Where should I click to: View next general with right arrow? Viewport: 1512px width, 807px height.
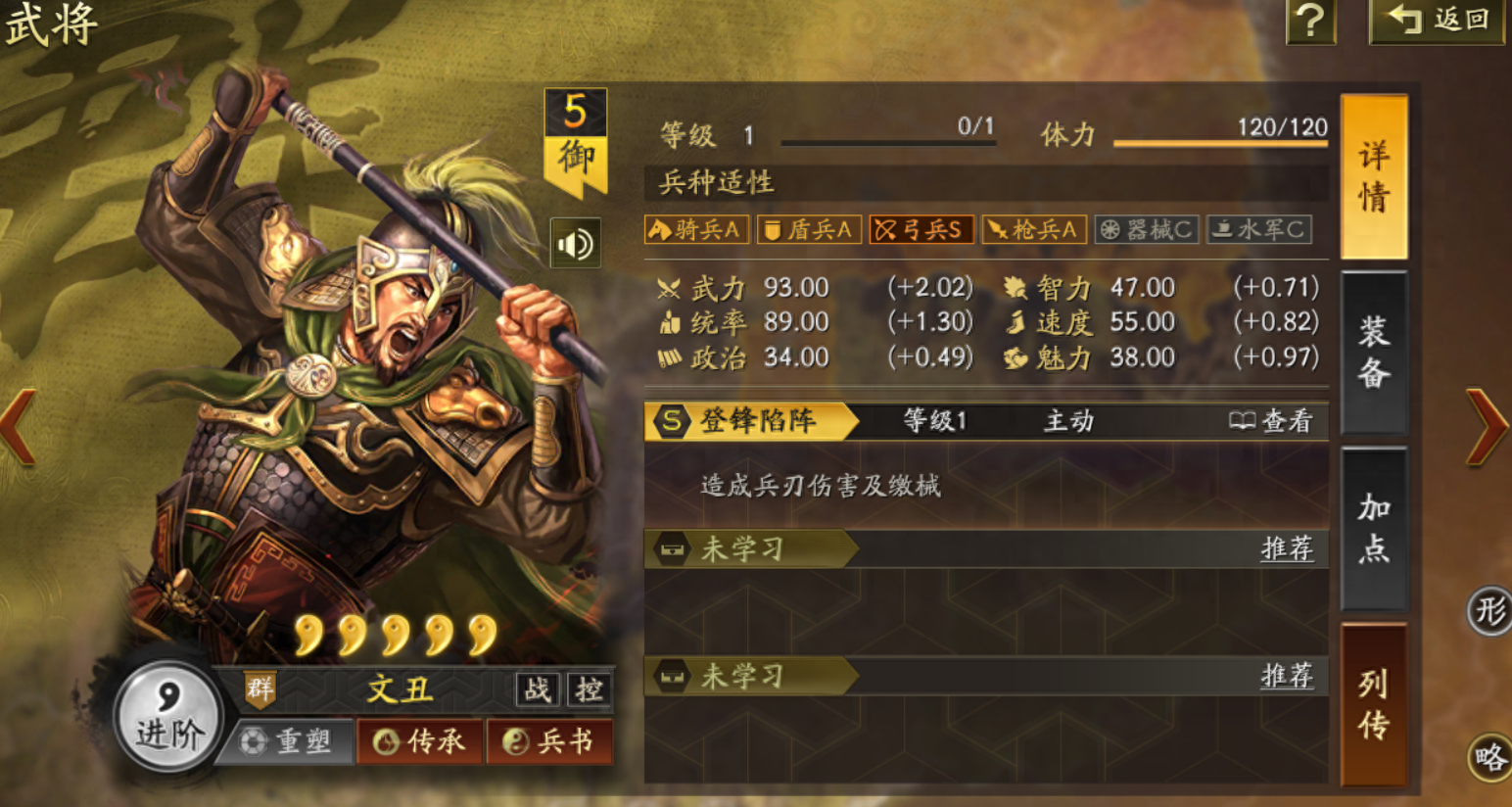(1487, 426)
